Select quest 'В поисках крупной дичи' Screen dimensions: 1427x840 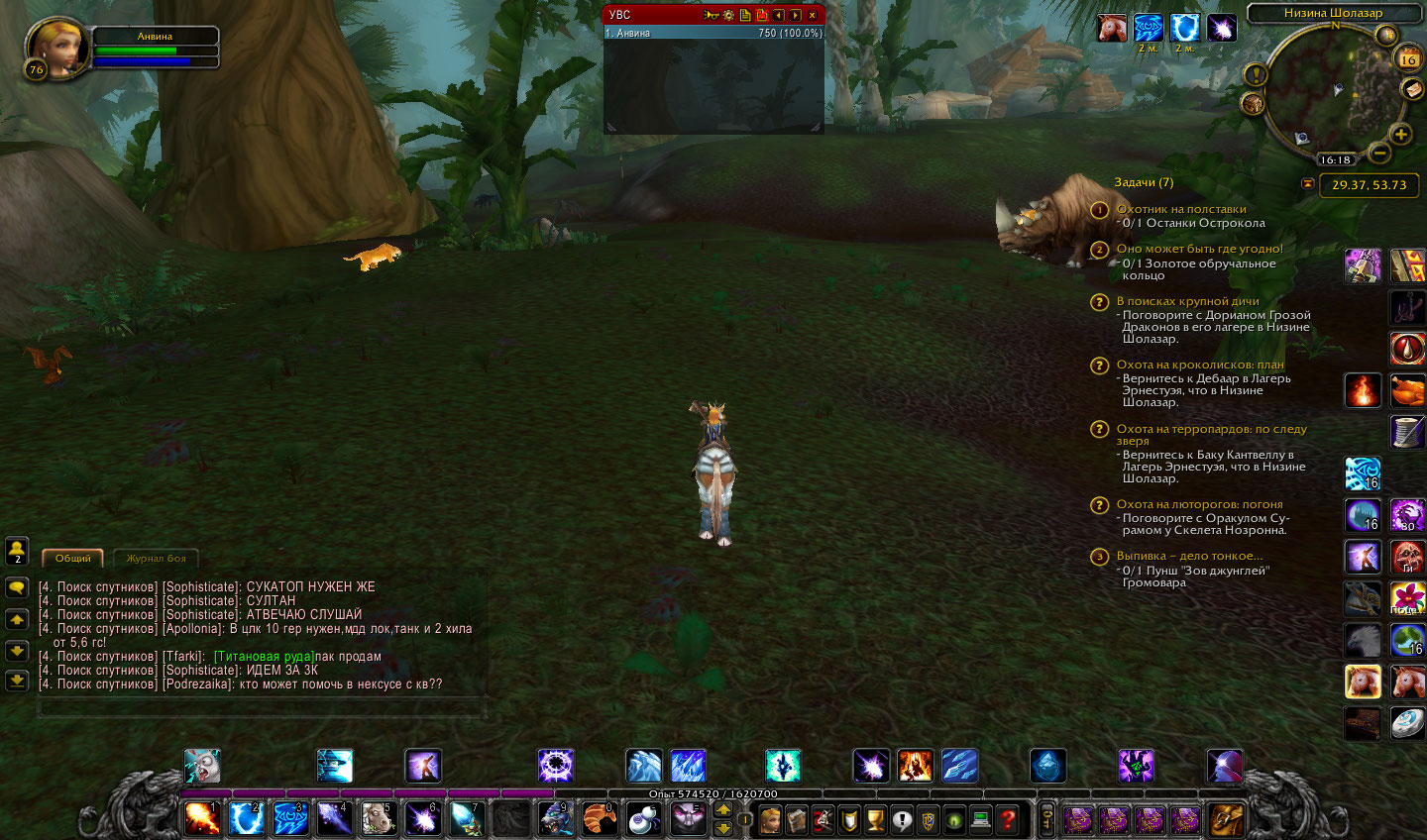[1187, 301]
